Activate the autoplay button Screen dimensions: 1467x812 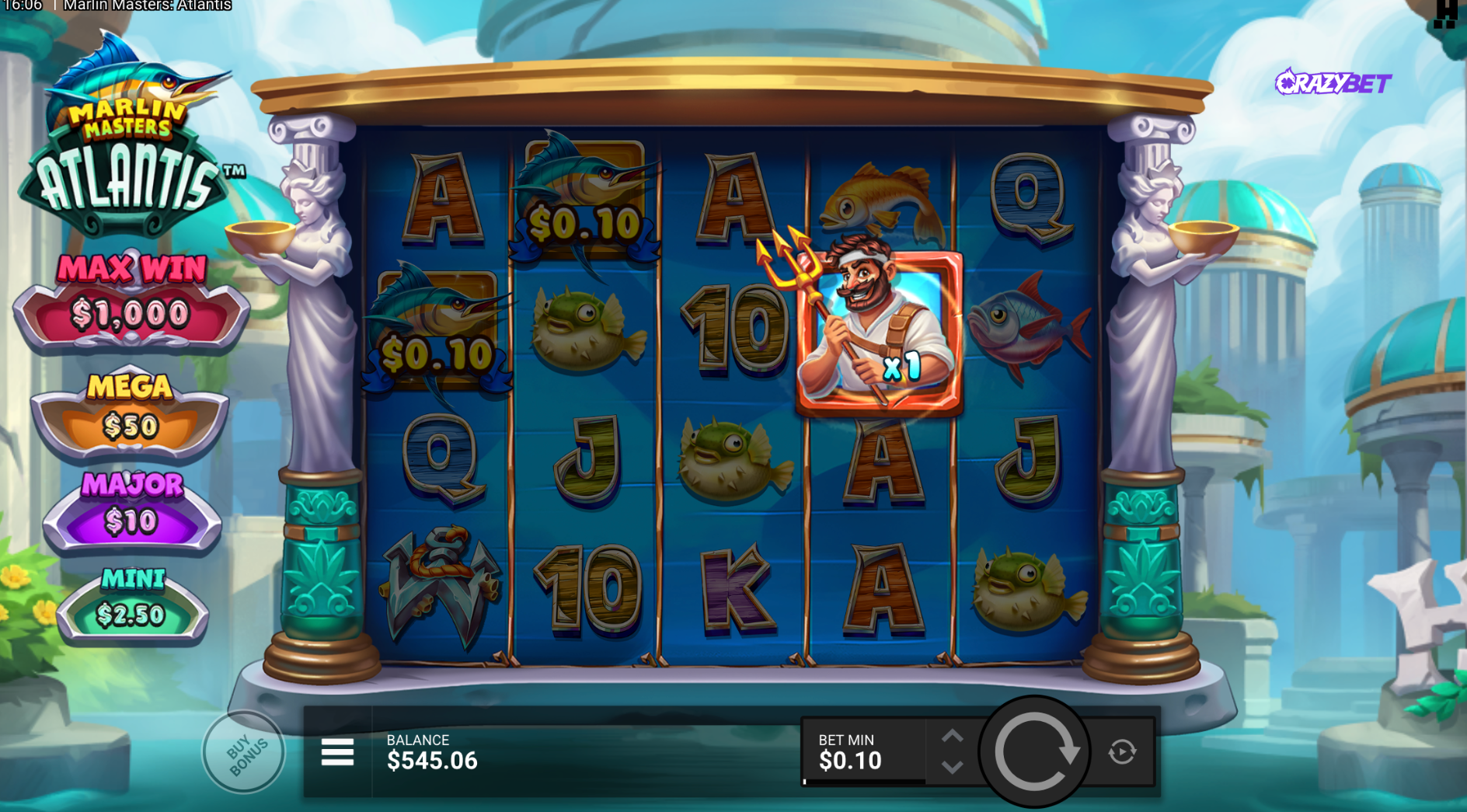pos(1122,752)
